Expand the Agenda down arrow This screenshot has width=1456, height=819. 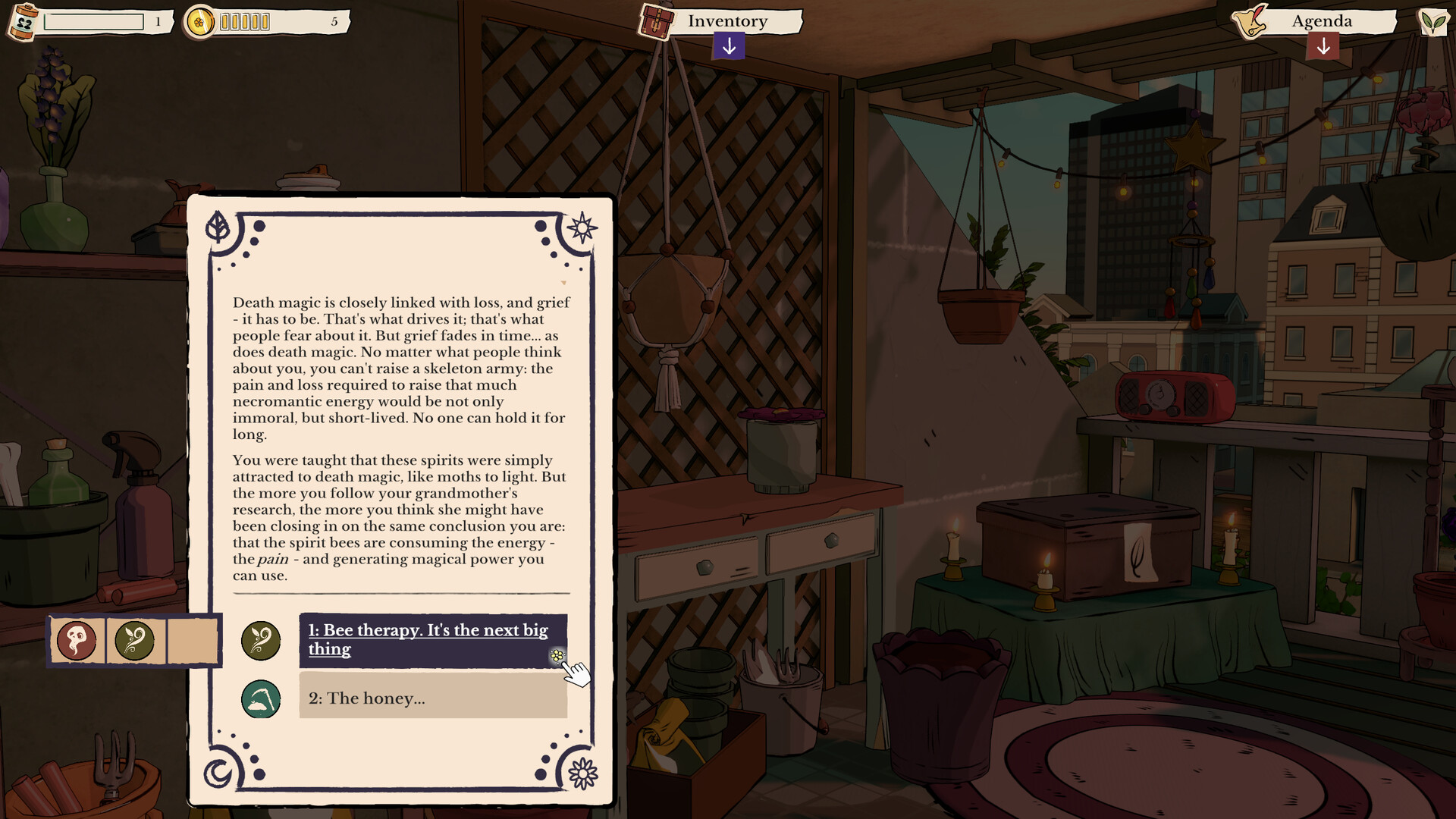pos(1323,47)
